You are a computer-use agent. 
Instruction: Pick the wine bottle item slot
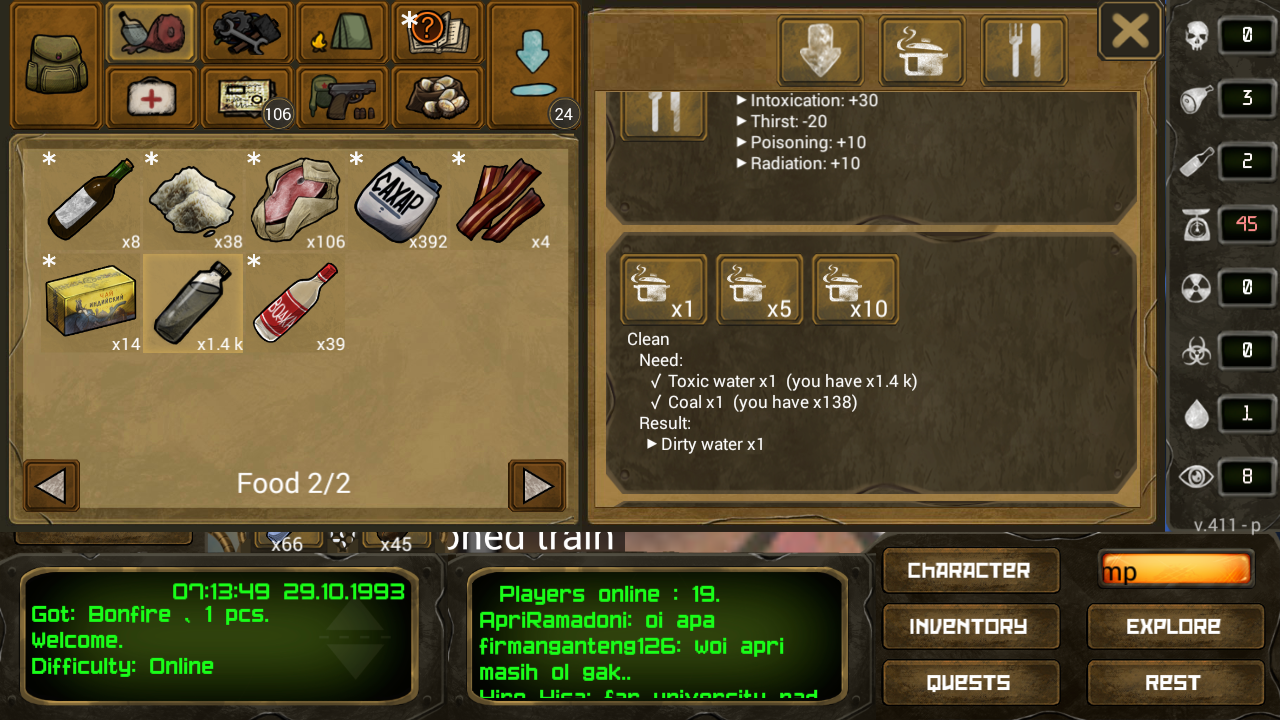click(x=91, y=200)
